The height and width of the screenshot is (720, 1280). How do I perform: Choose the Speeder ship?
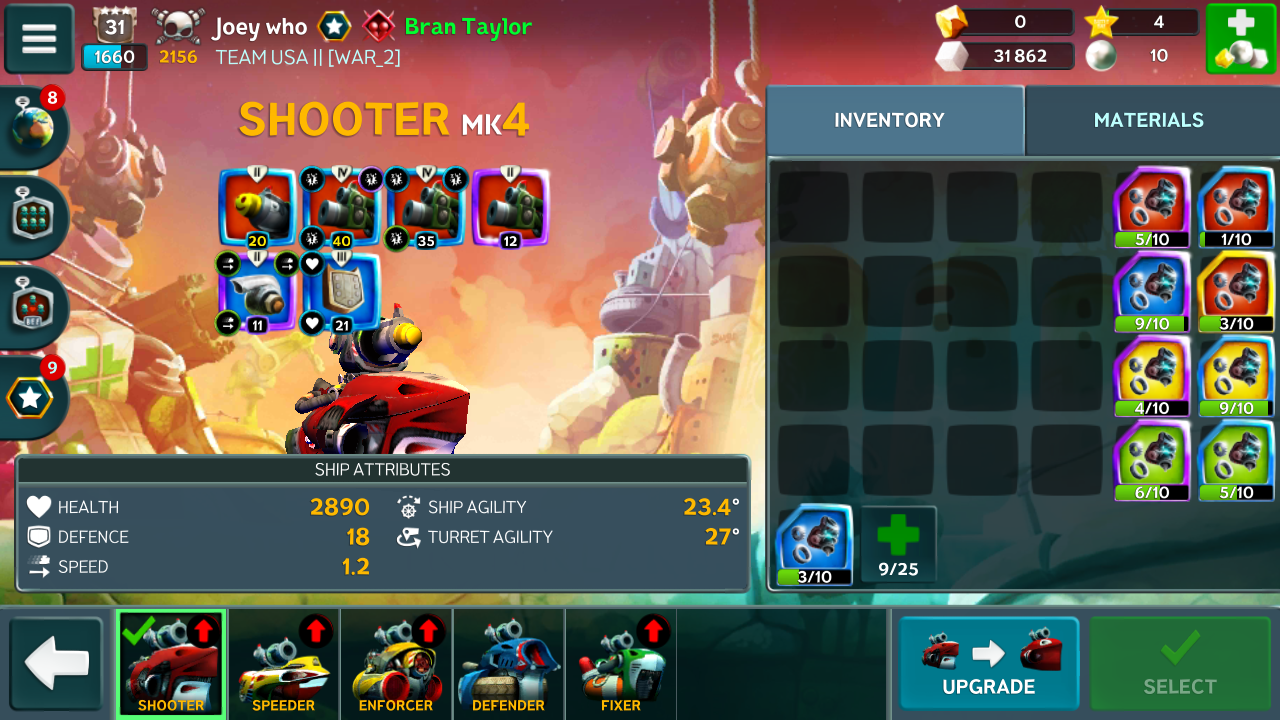[x=284, y=664]
